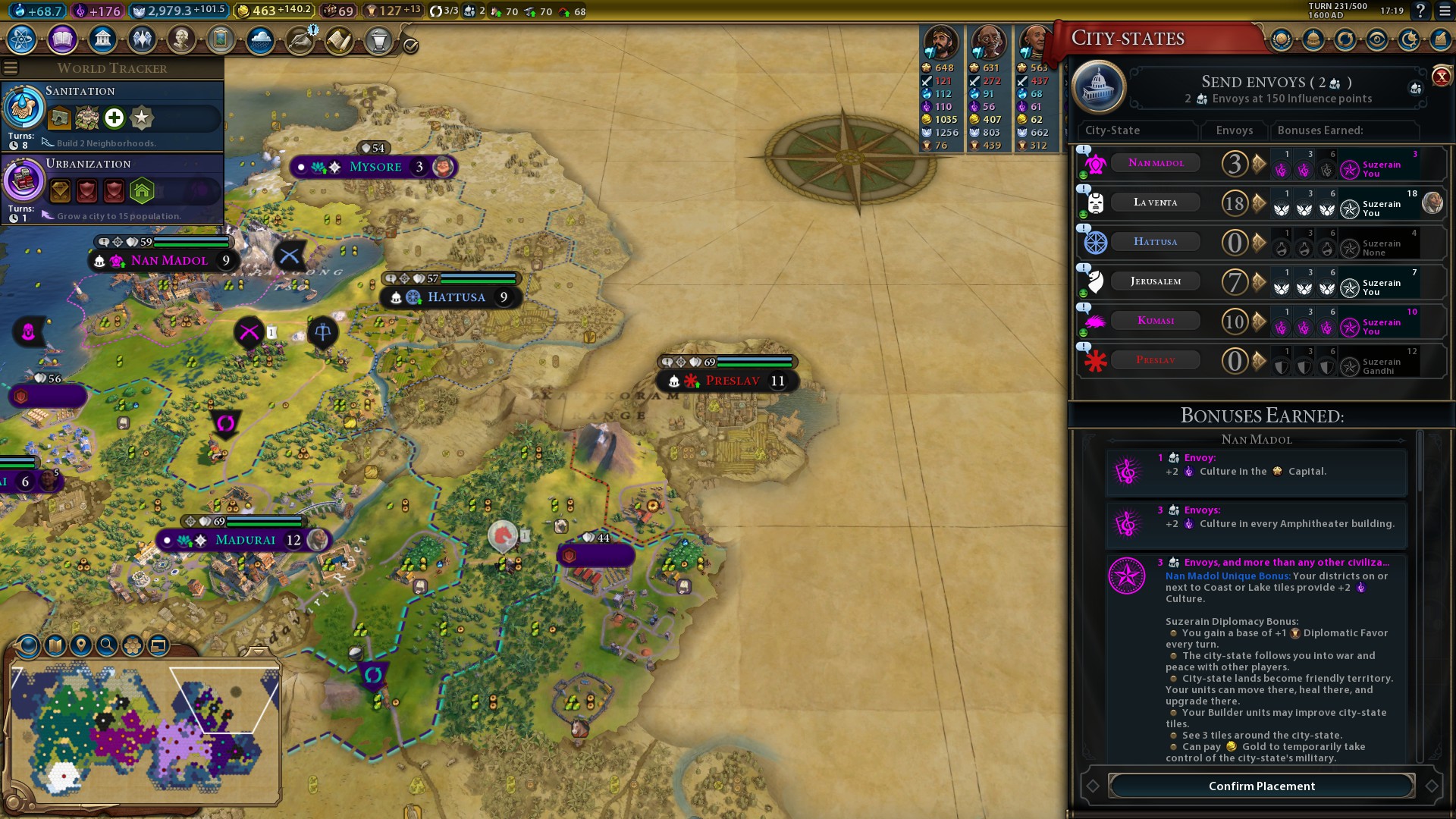Open the technology tree
The width and height of the screenshot is (1456, 819).
coord(22,39)
